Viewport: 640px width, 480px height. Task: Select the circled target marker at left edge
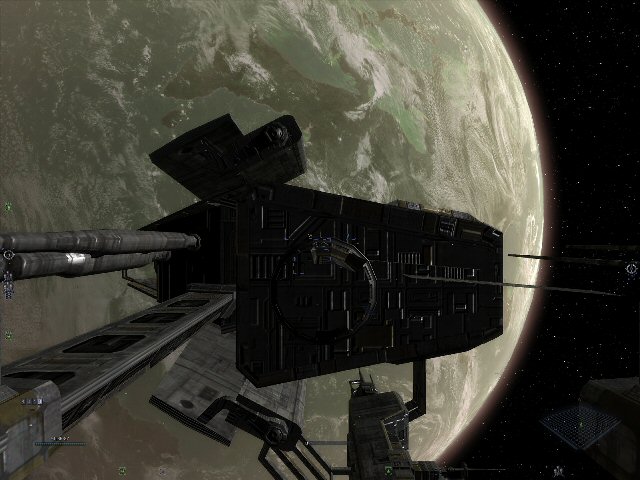[8, 254]
